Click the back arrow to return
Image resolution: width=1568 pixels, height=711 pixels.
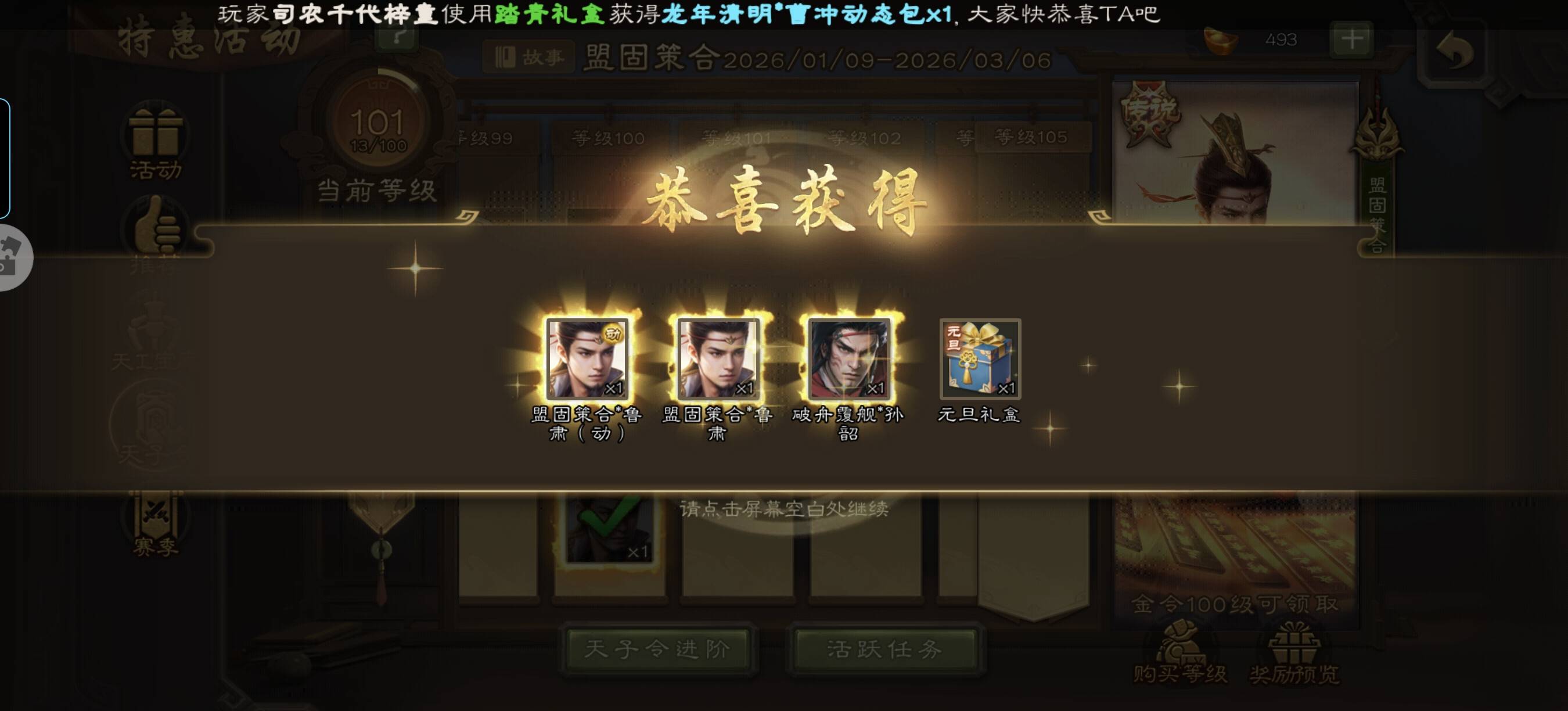(1455, 51)
